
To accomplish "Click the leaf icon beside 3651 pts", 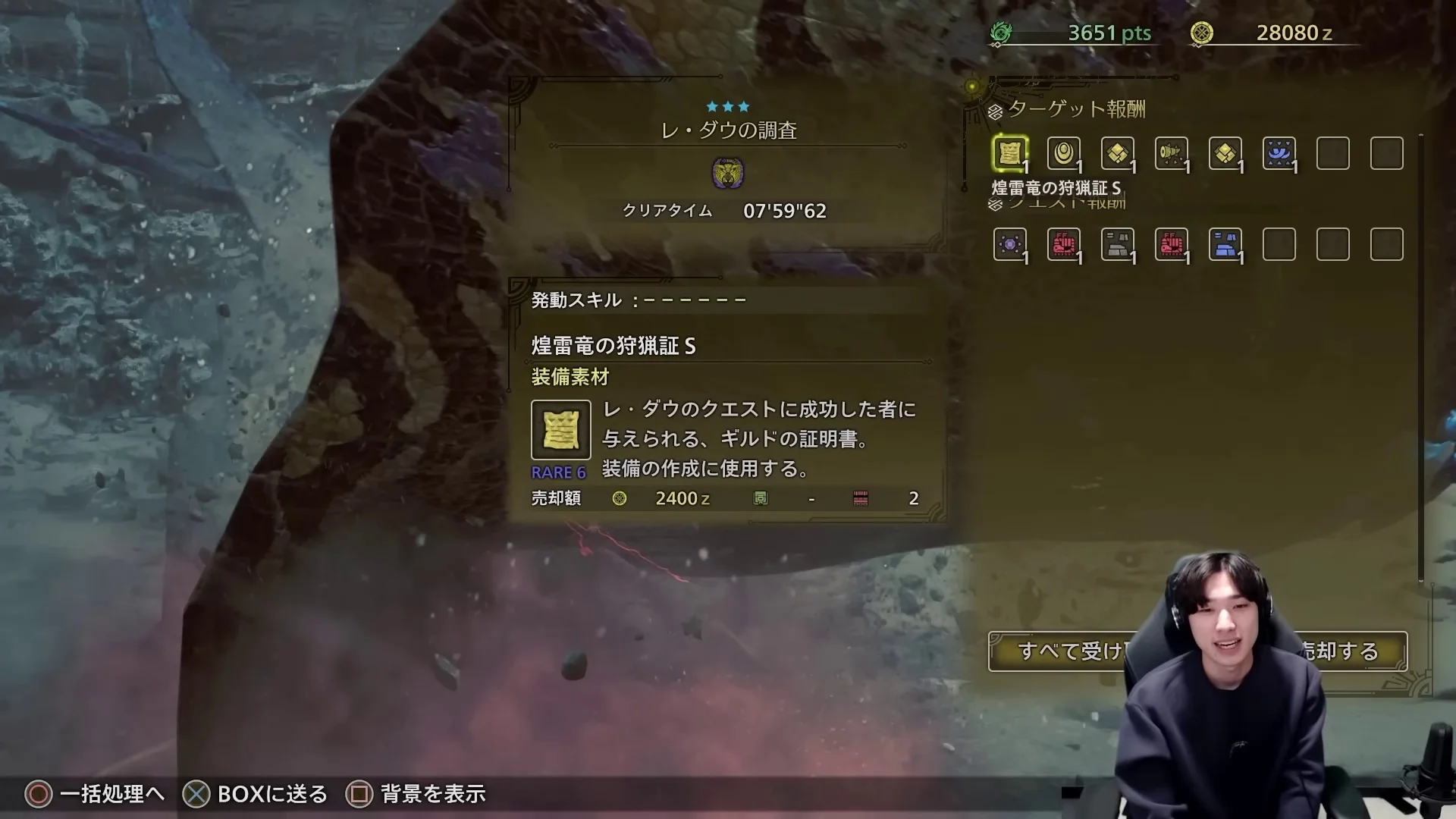I will tap(1003, 32).
